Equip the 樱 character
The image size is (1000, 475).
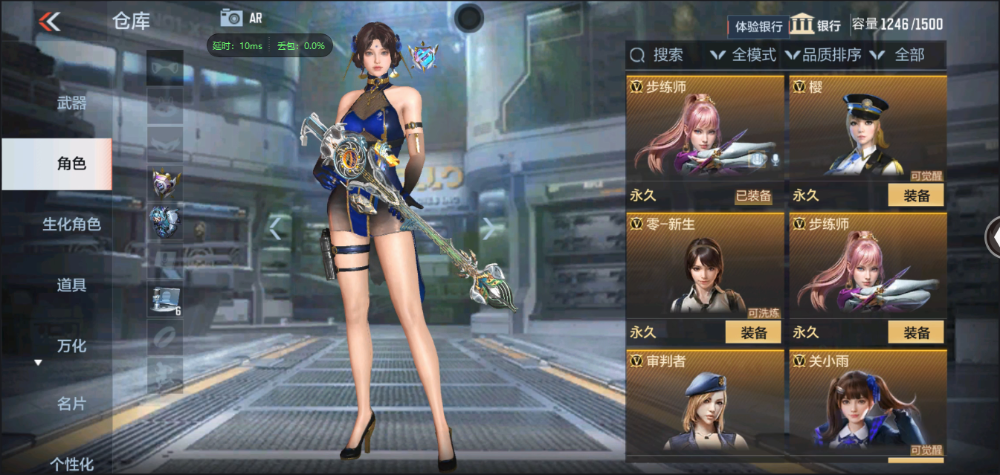[916, 196]
